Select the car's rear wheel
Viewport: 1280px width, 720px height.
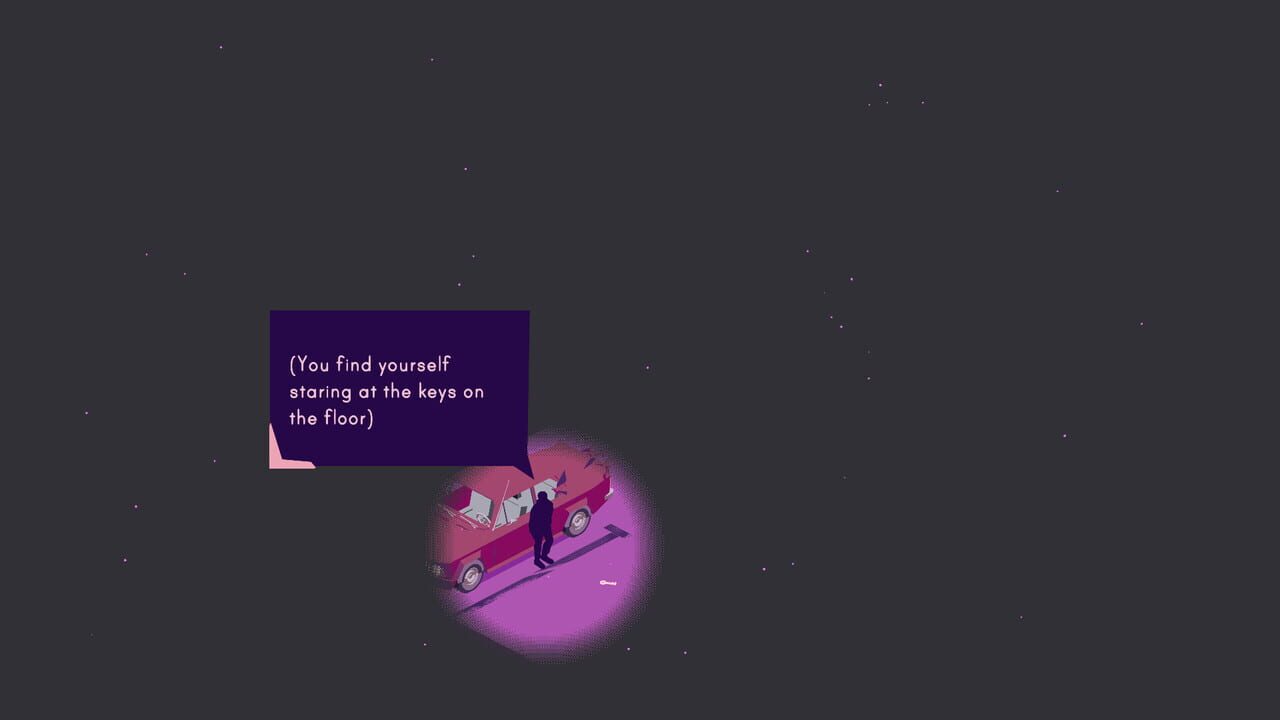(x=578, y=522)
